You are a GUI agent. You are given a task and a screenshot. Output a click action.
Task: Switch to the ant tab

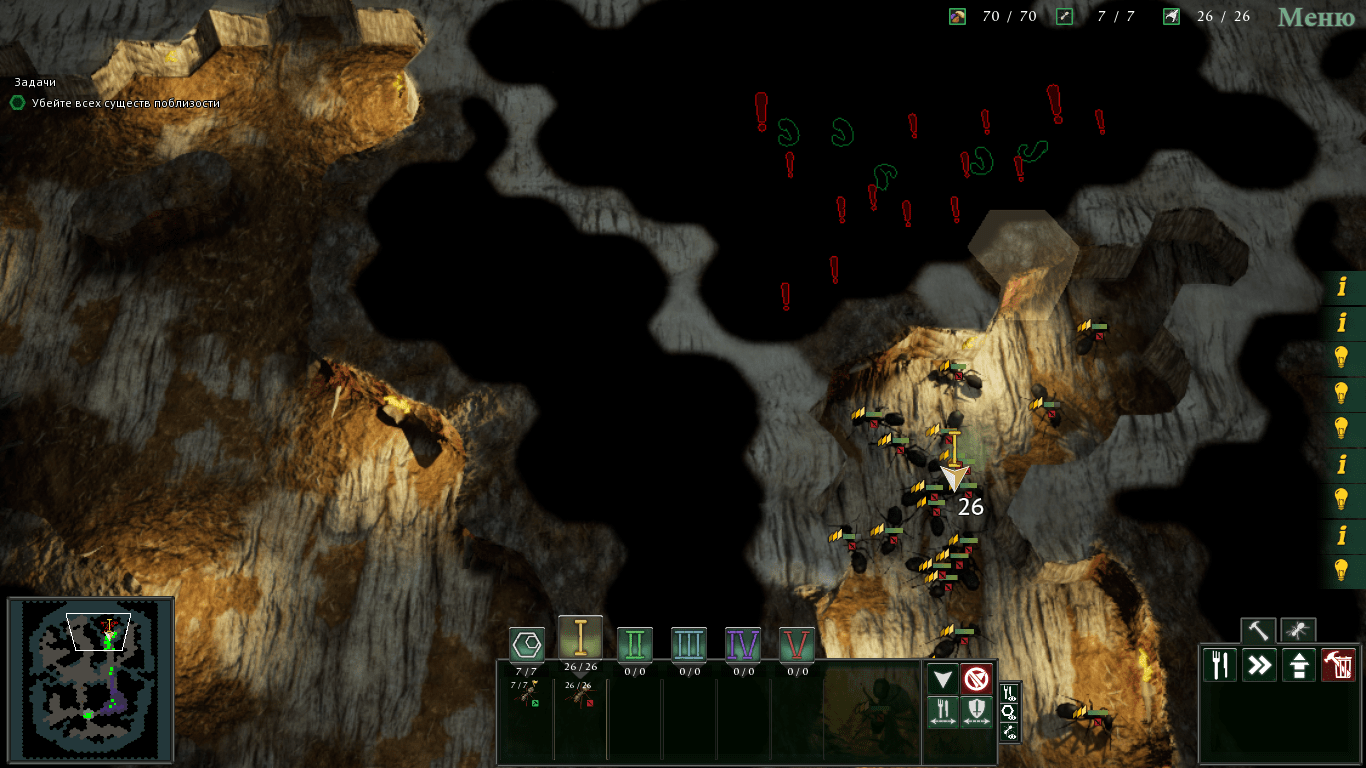click(1298, 631)
